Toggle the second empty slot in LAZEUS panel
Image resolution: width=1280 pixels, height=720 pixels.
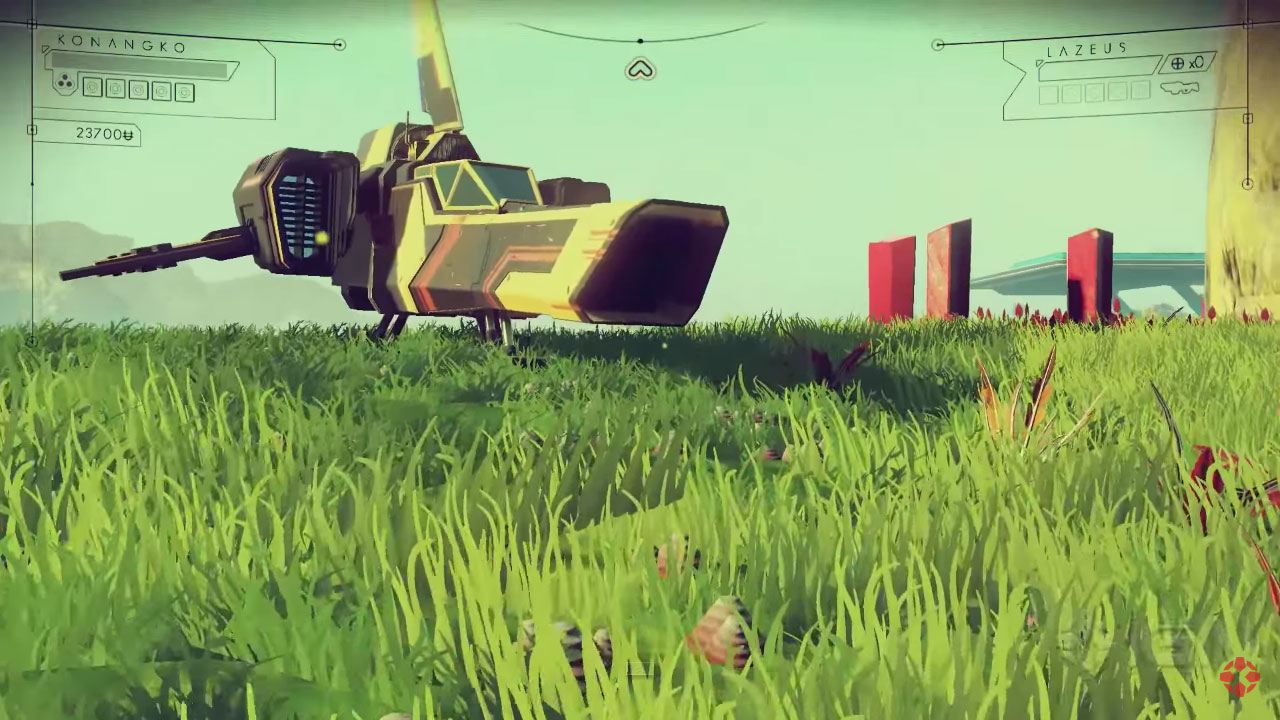pos(1070,93)
